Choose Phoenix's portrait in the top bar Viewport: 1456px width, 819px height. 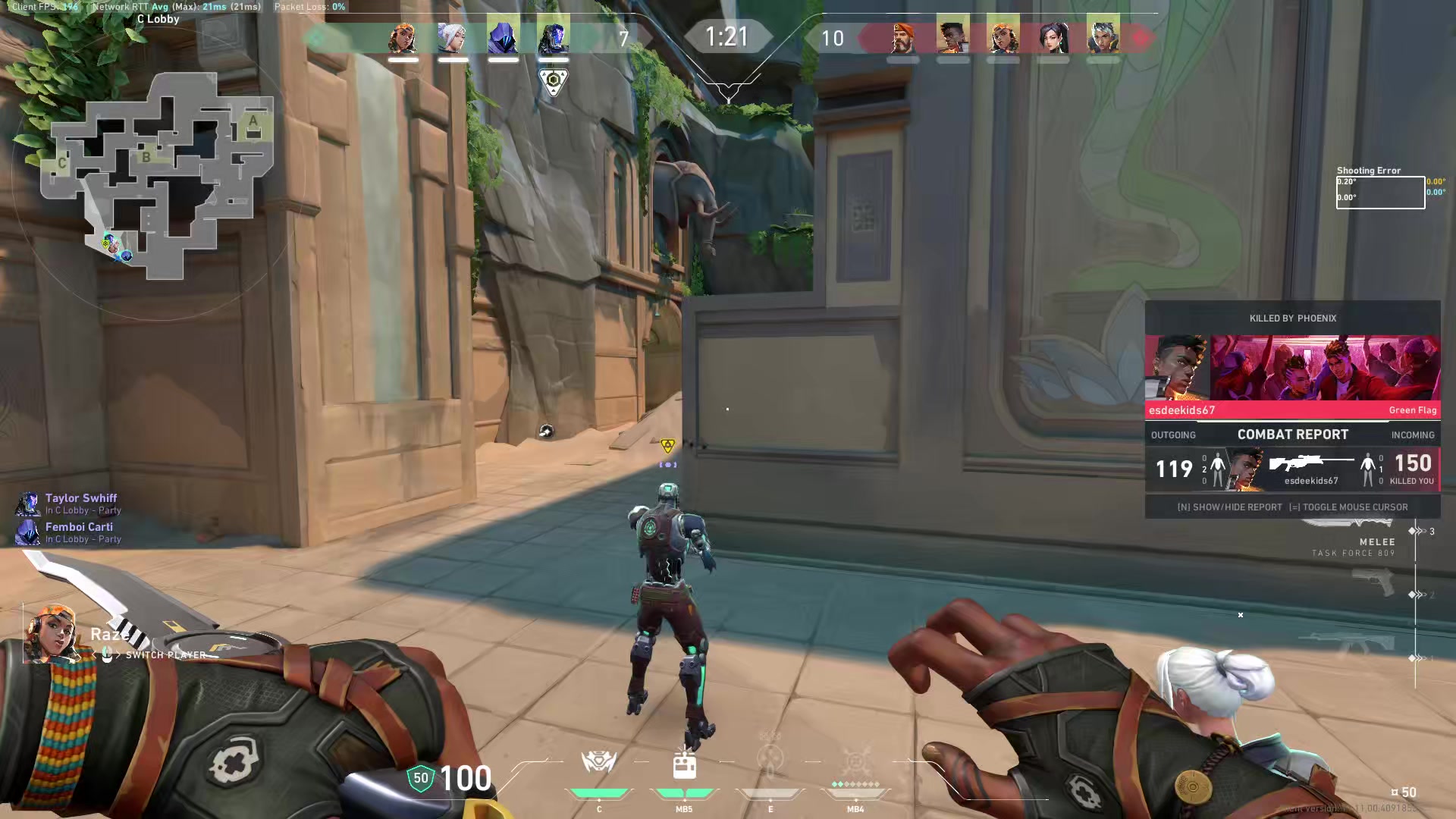click(952, 37)
